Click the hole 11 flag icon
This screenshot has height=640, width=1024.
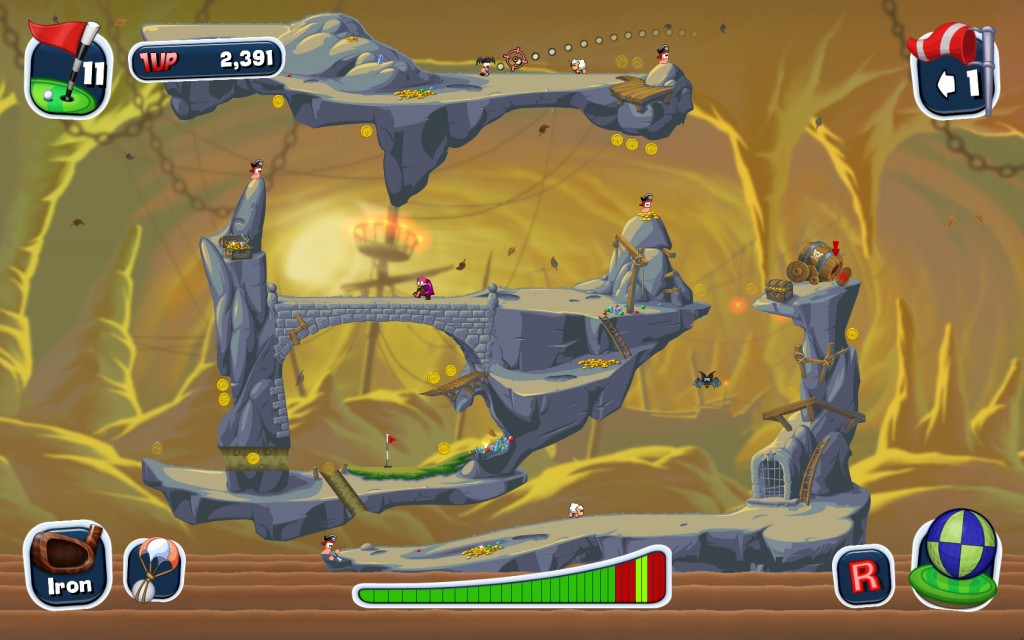coord(68,68)
